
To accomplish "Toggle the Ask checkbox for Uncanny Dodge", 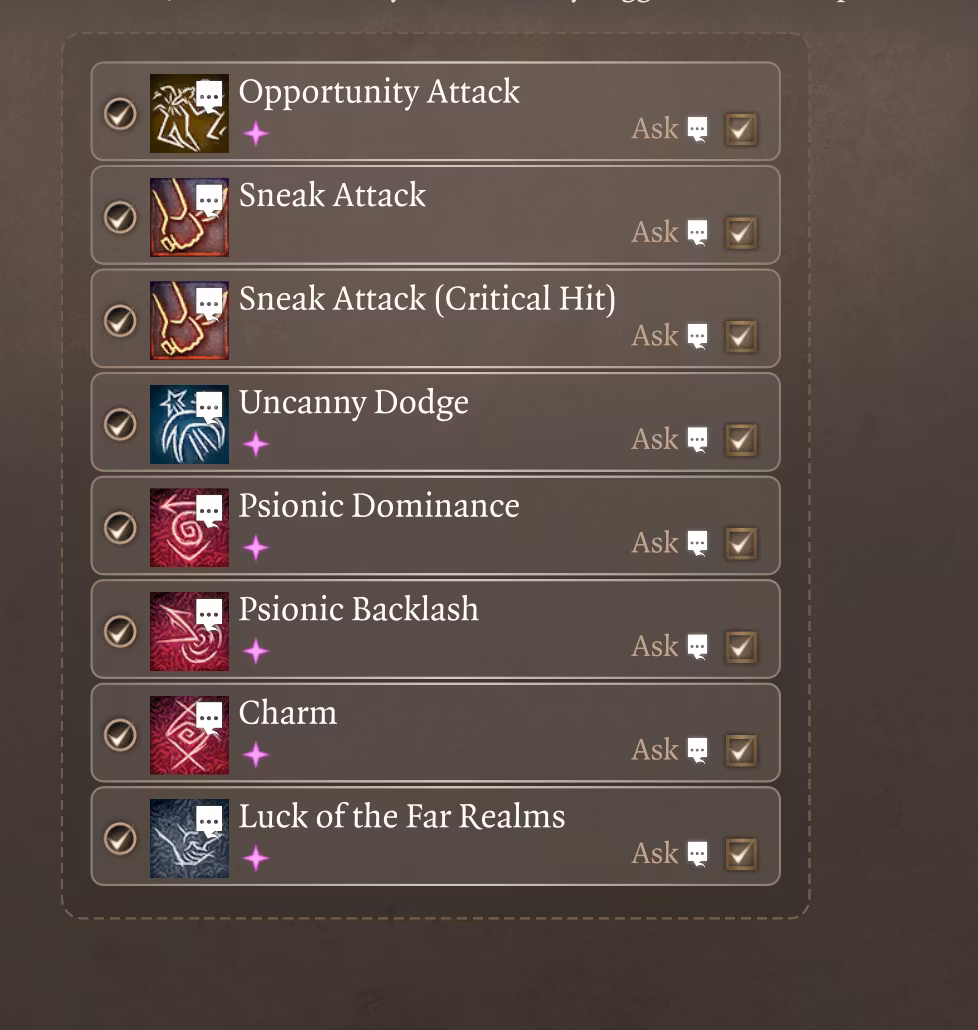I will click(x=740, y=440).
